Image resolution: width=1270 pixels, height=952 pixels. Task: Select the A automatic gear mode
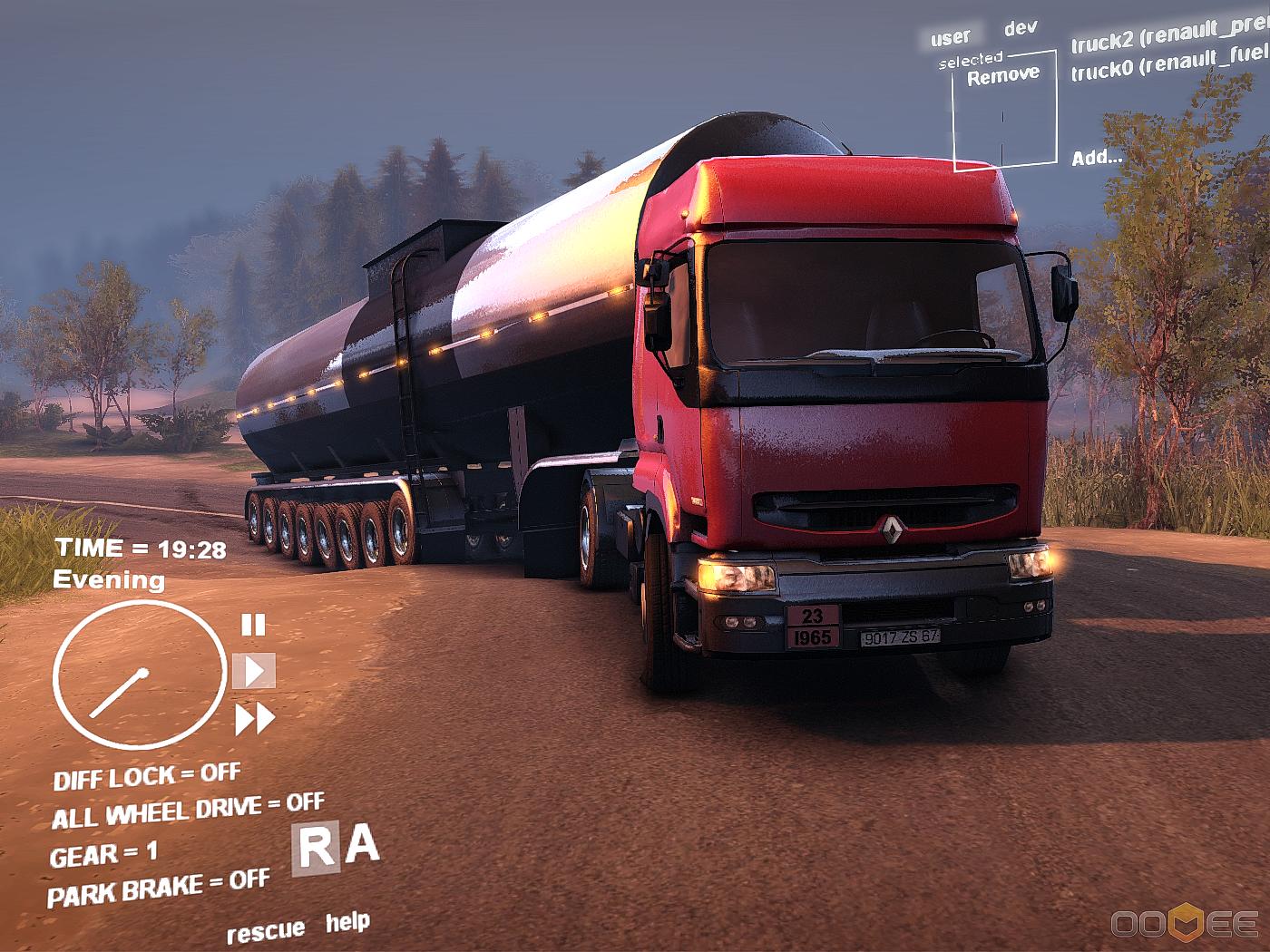pos(362,845)
